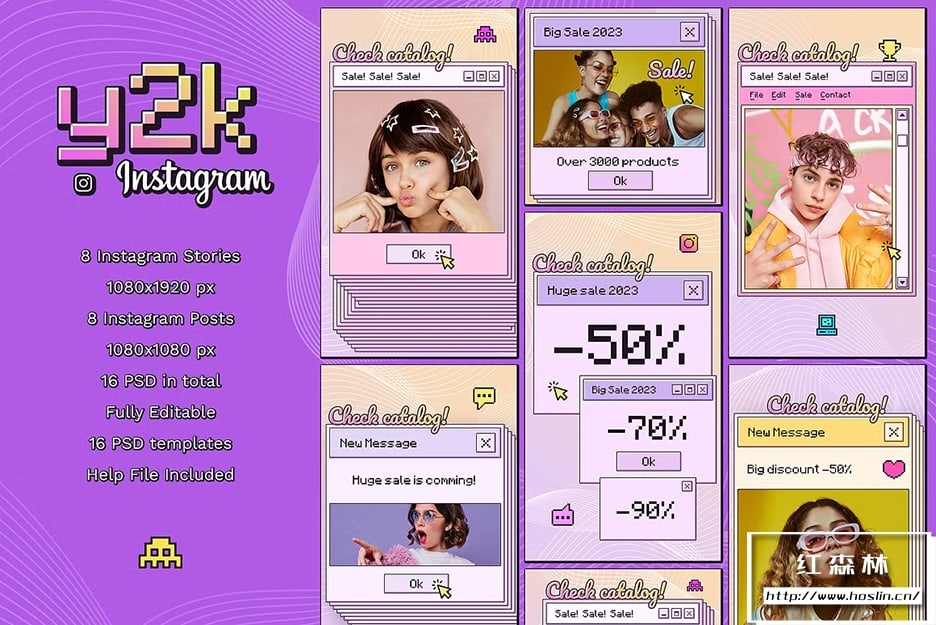This screenshot has width=936, height=625.
Task: Close the small -90% window
Action: (x=687, y=486)
